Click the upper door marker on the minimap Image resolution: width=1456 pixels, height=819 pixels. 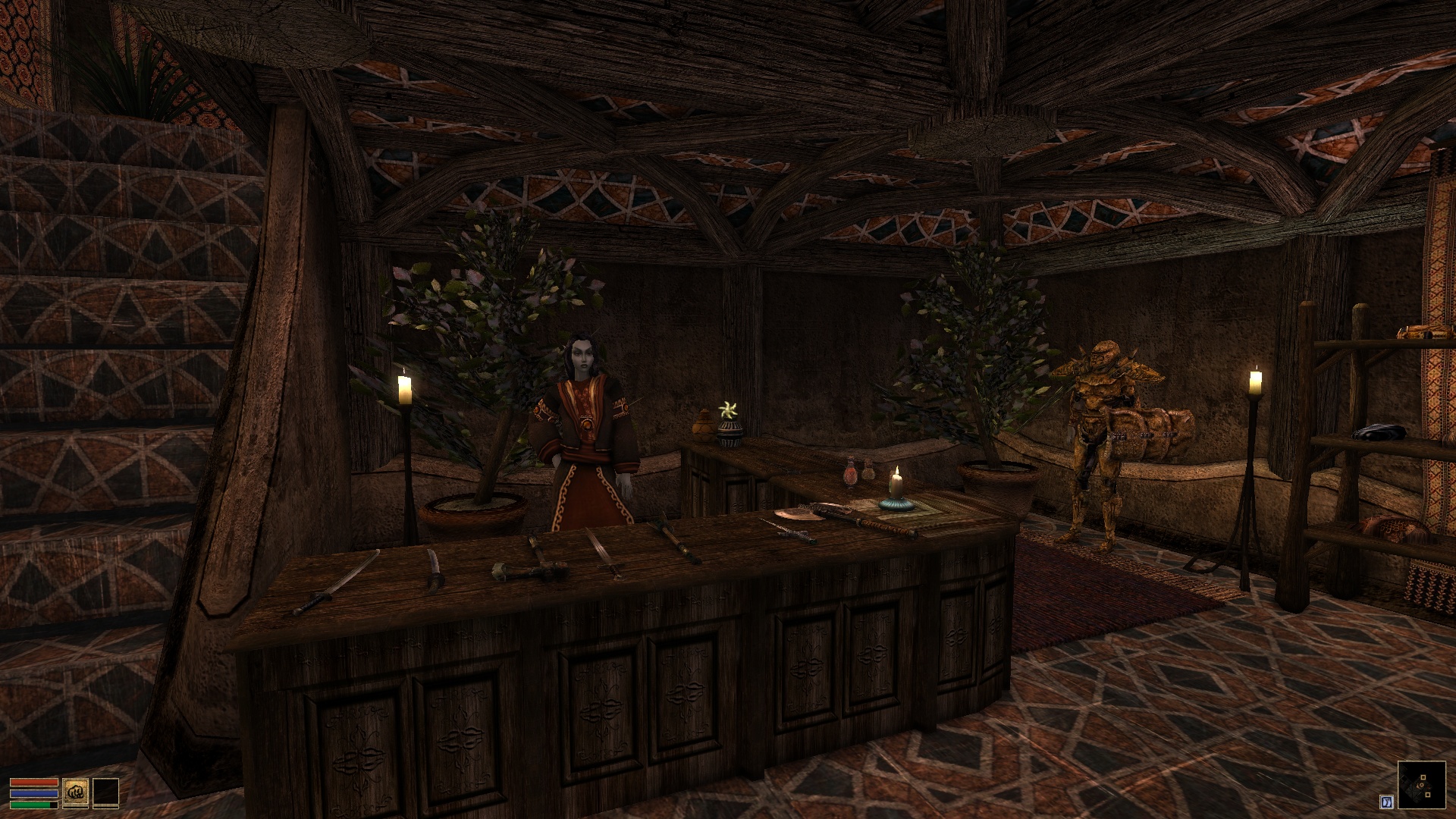coord(1423,777)
